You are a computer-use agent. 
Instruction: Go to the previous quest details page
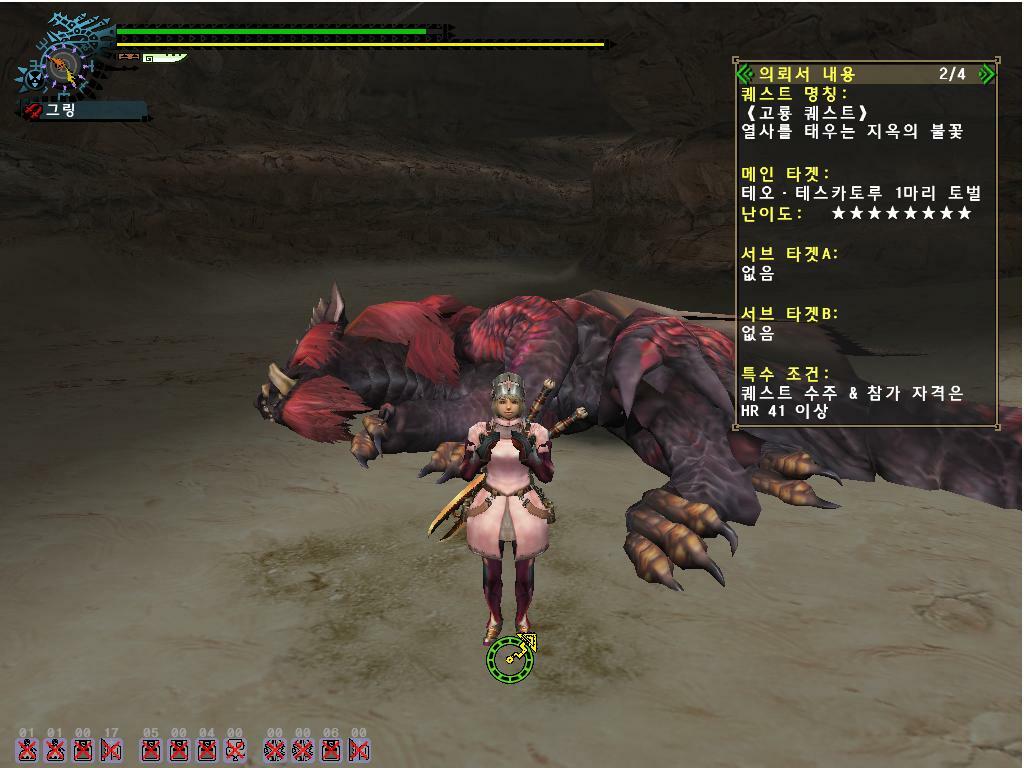[744, 73]
